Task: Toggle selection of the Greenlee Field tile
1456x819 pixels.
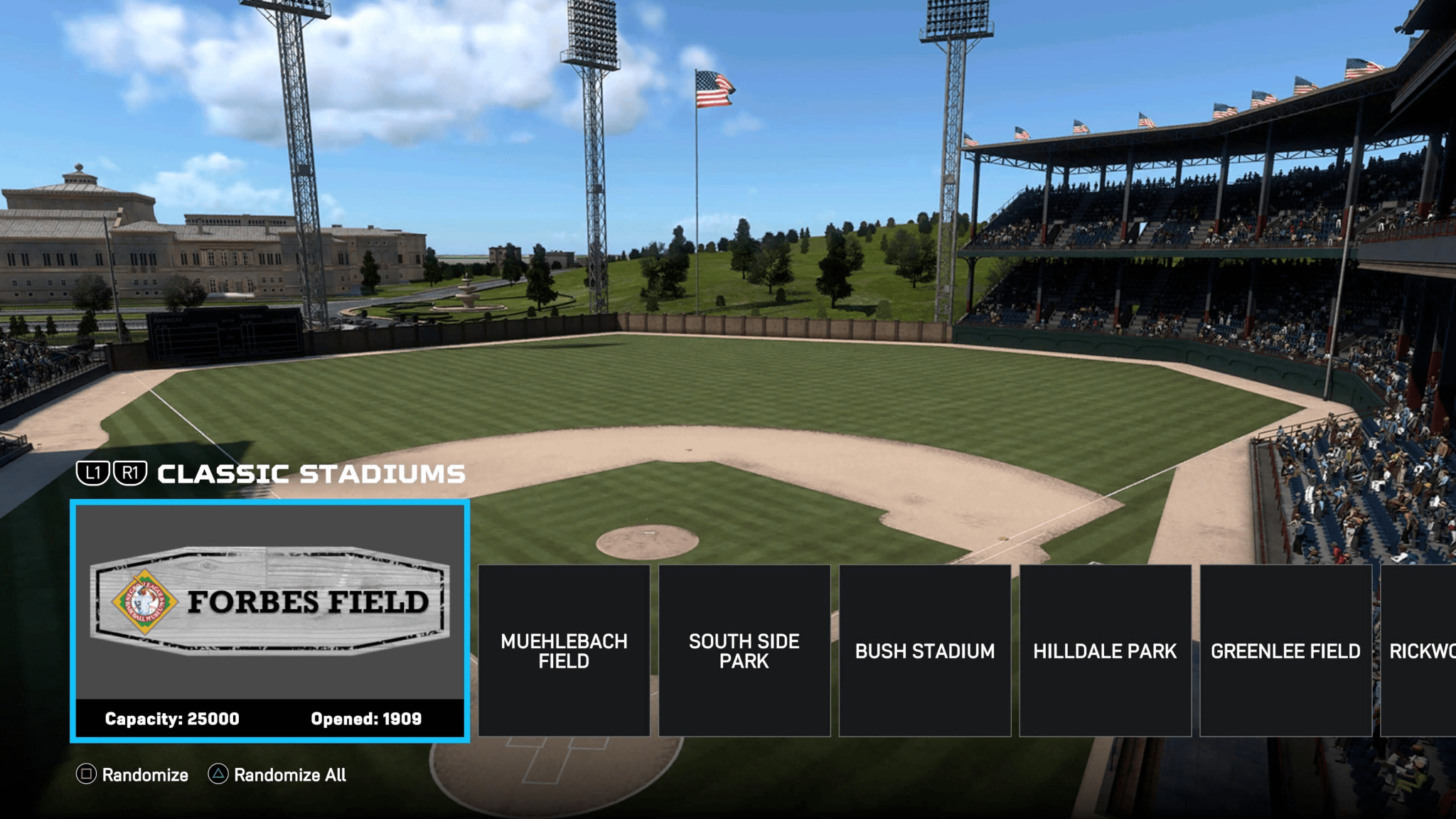Action: pyautogui.click(x=1286, y=651)
